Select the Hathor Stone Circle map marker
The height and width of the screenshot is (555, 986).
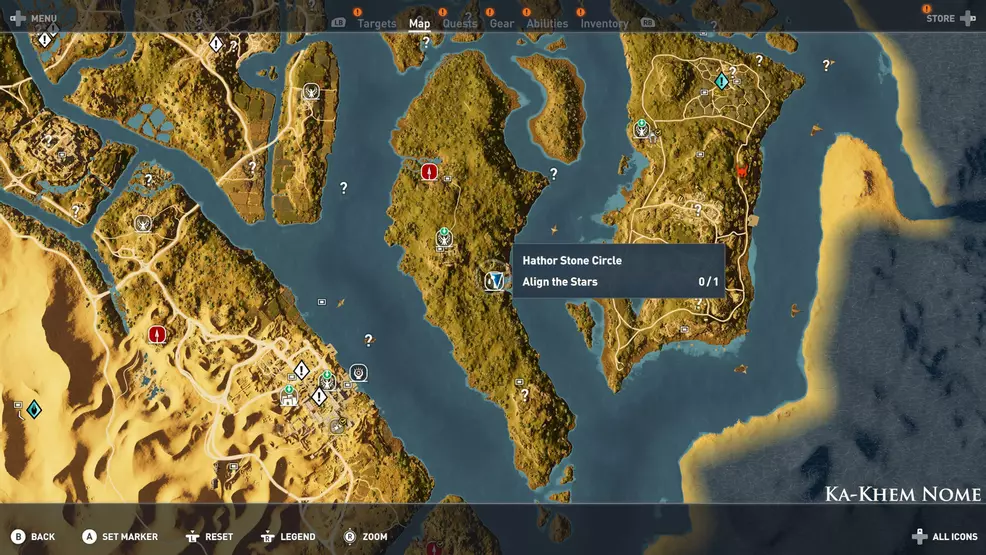tap(494, 281)
